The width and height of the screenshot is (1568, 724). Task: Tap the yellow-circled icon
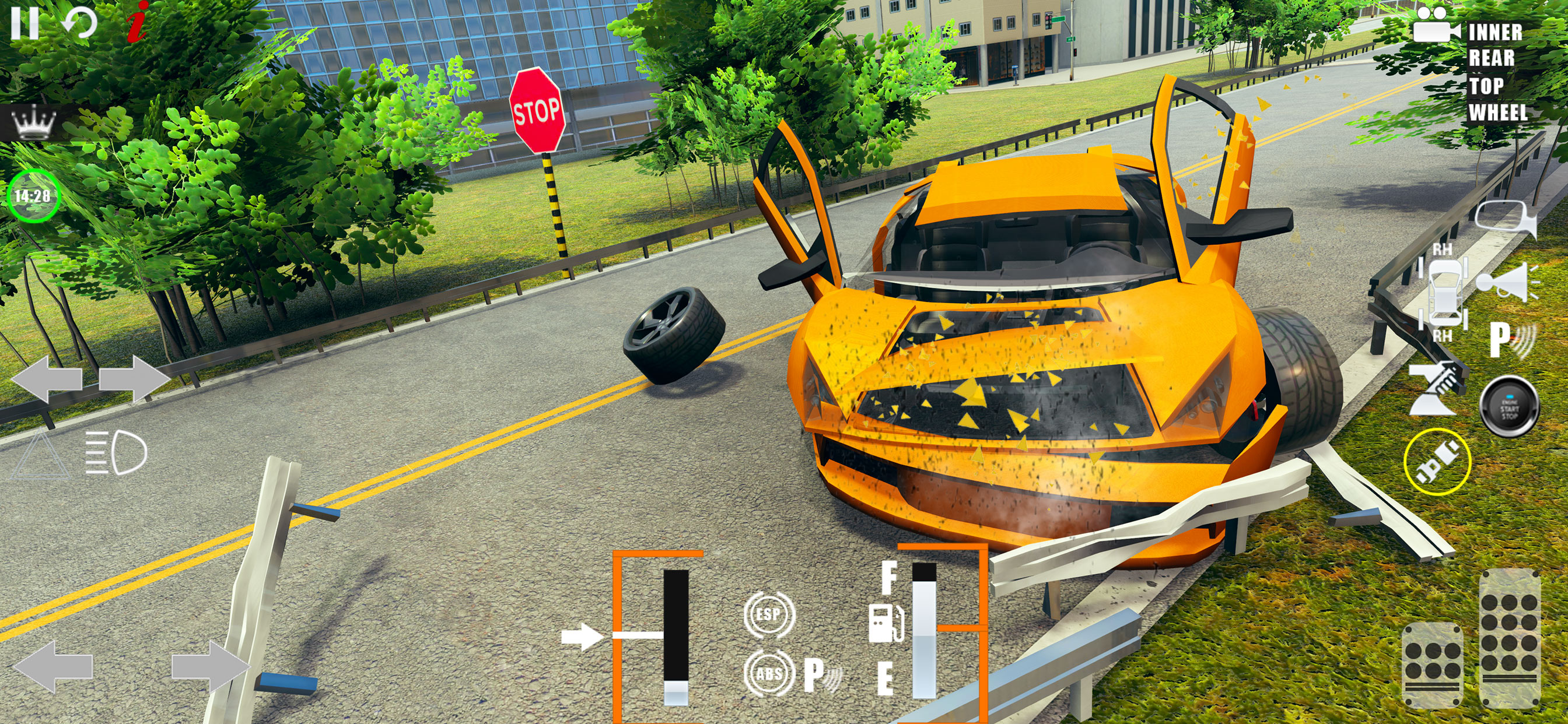coord(1437,461)
